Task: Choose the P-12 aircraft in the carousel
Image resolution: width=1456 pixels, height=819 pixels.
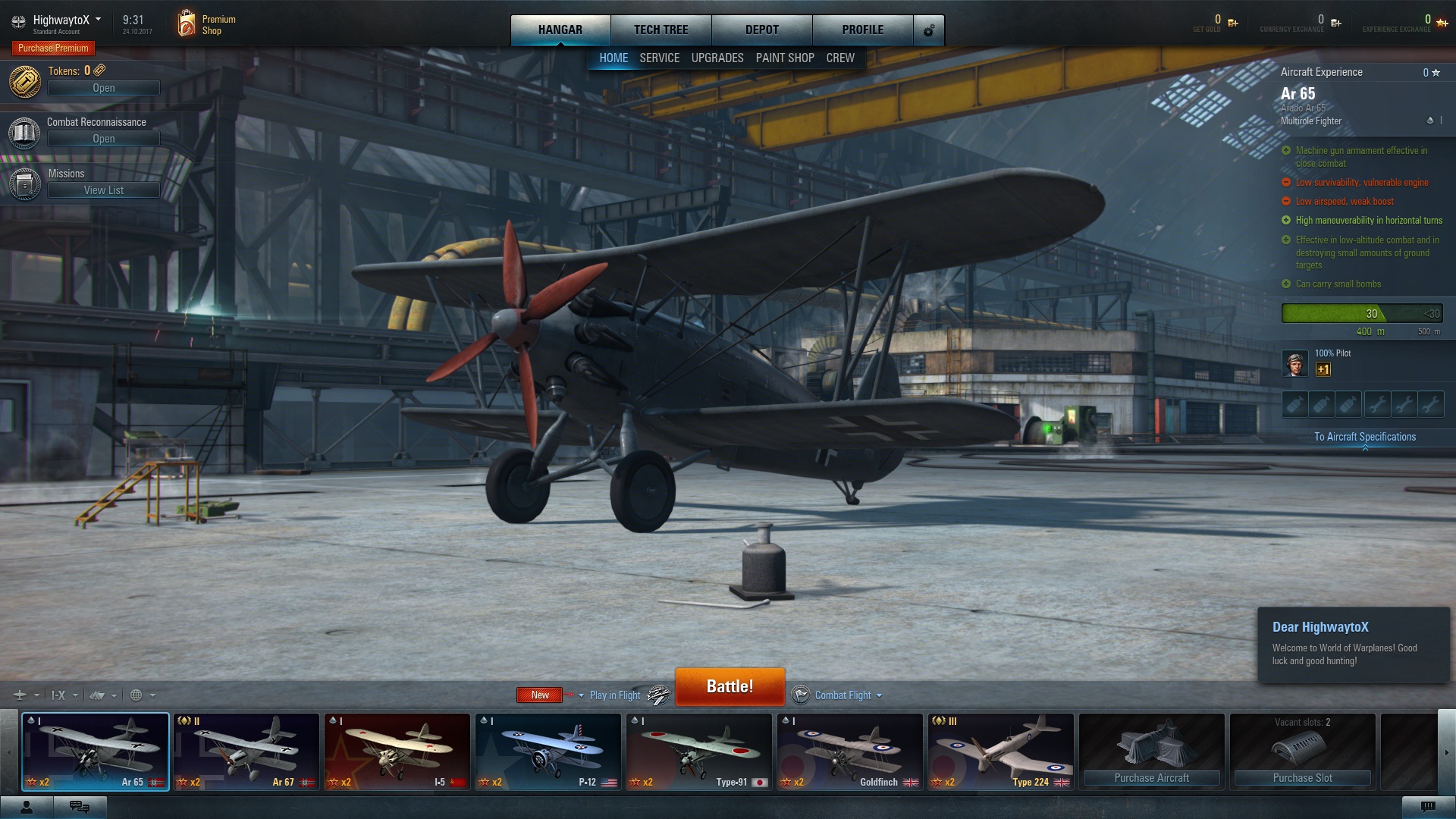Action: point(548,752)
